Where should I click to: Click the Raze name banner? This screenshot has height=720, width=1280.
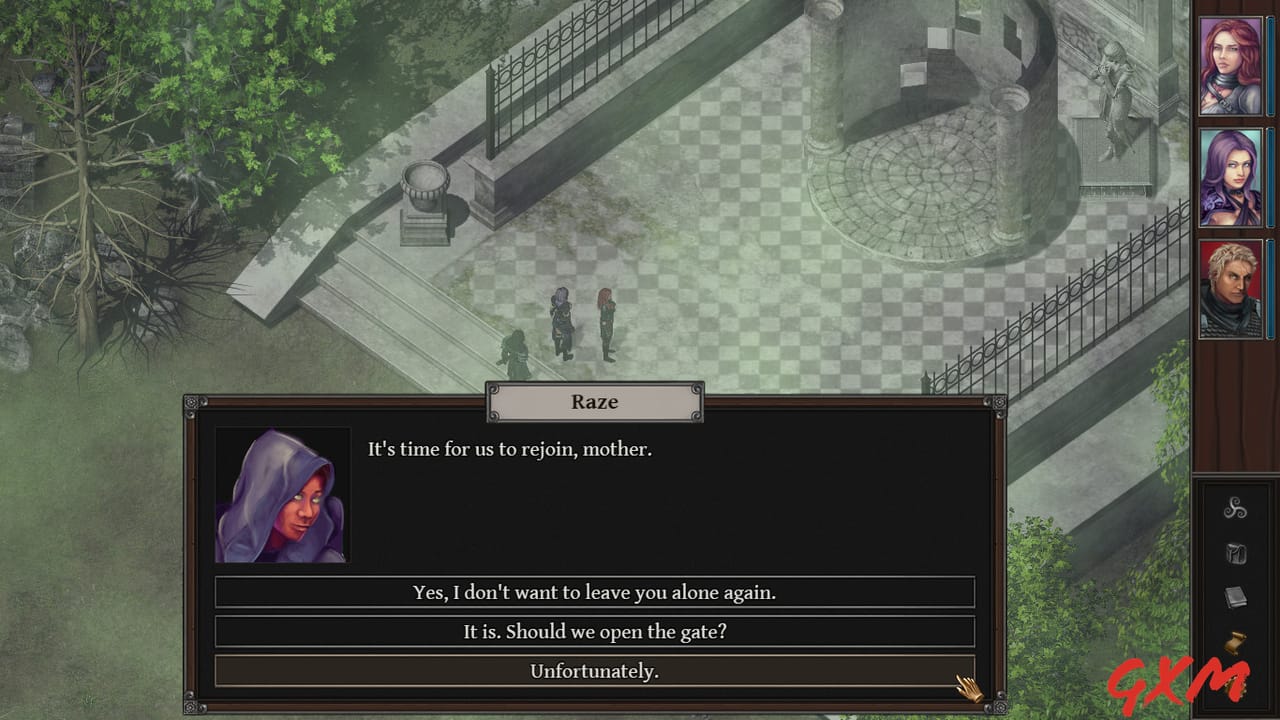(594, 402)
